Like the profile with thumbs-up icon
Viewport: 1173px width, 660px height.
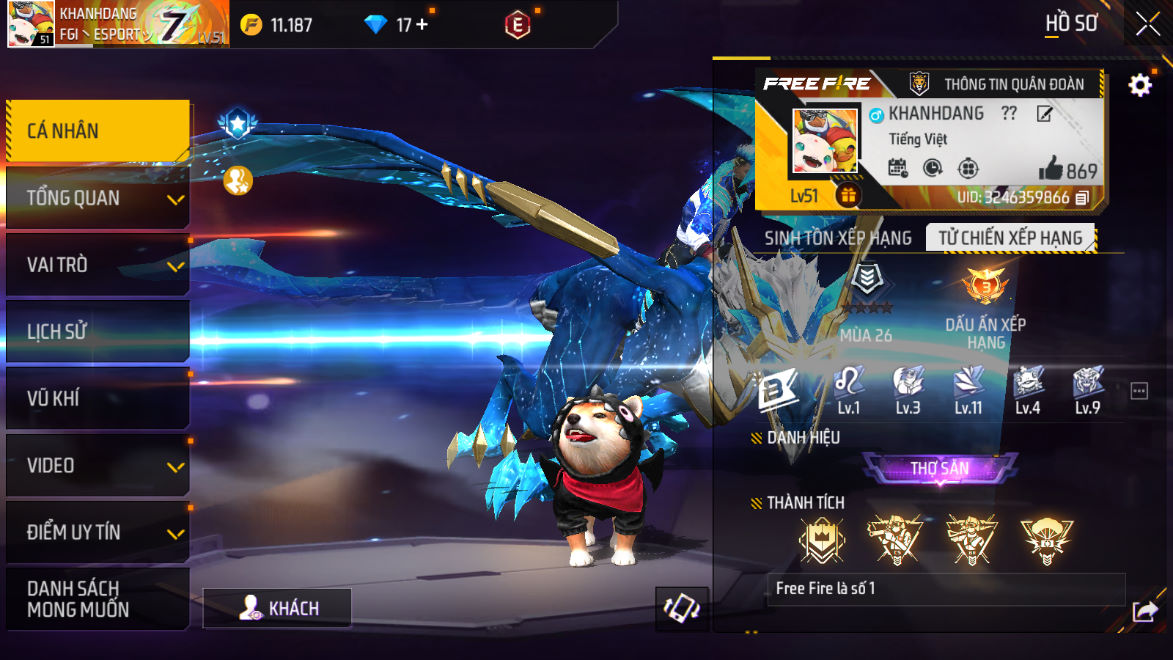click(1050, 169)
